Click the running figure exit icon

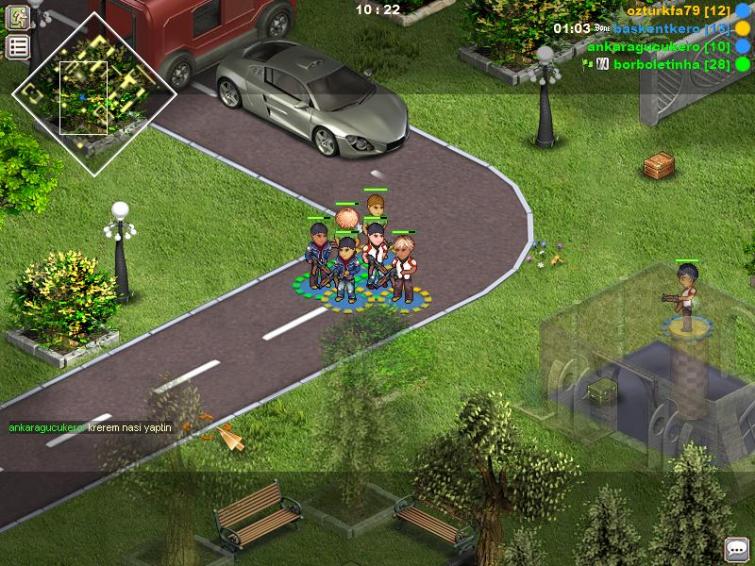coord(18,18)
